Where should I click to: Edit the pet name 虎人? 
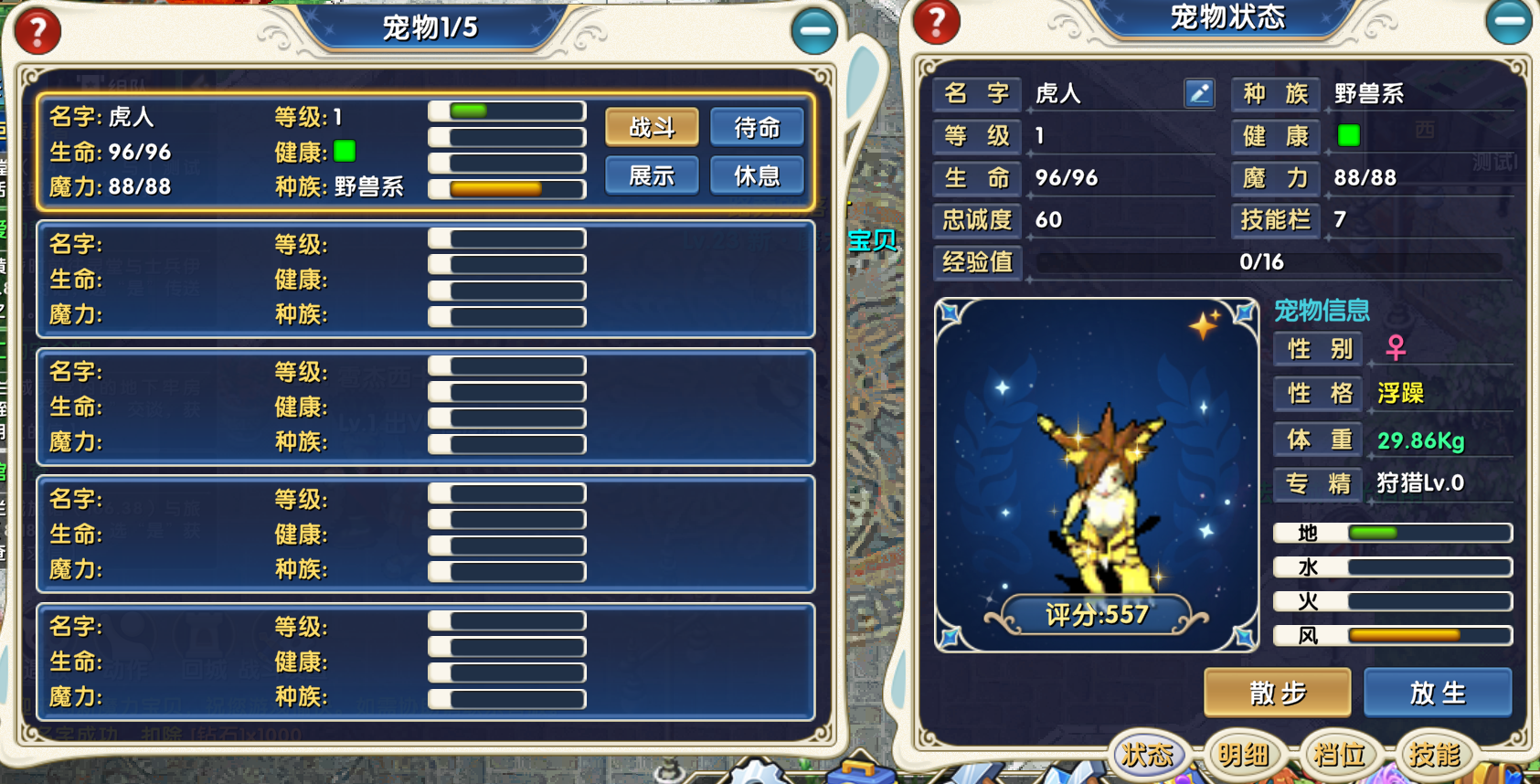pos(1199,93)
